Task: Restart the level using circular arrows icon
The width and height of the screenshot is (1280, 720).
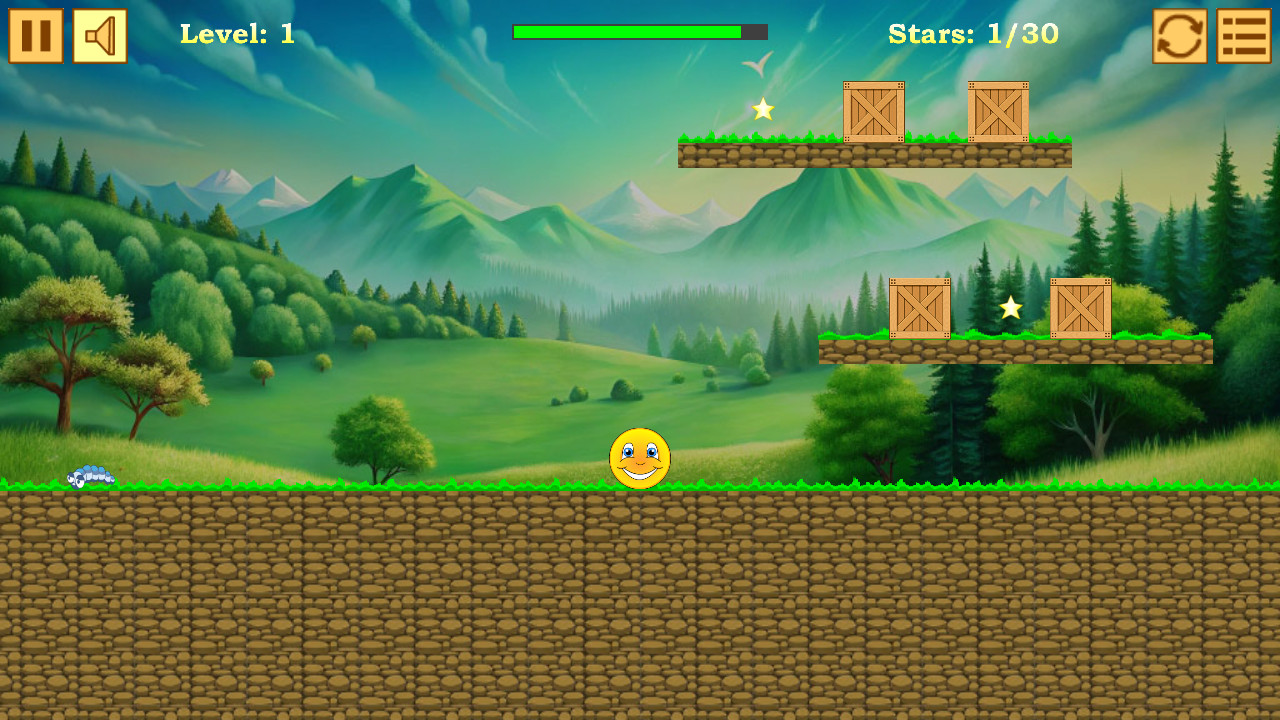Action: (1178, 35)
